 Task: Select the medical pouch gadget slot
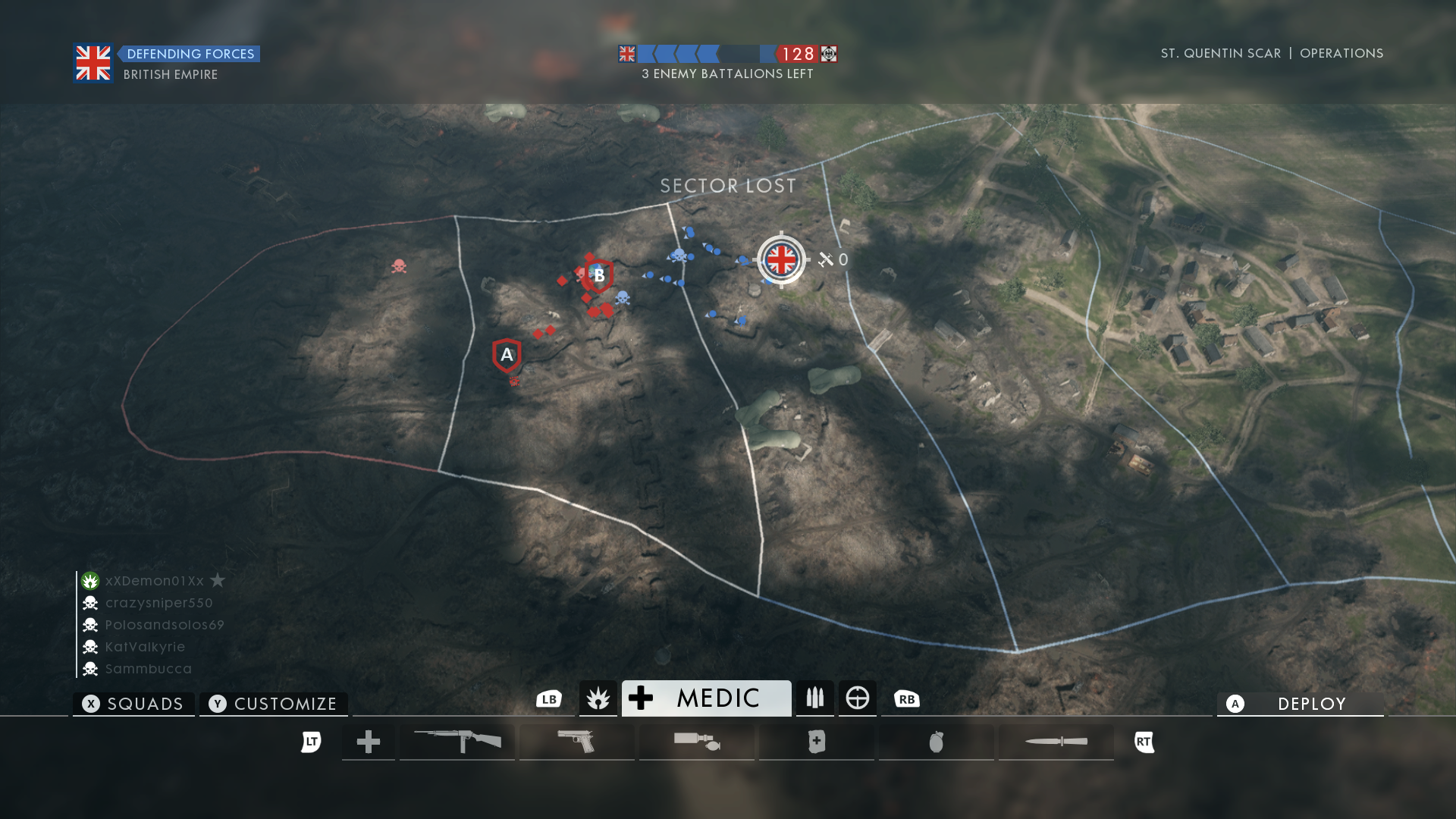816,742
